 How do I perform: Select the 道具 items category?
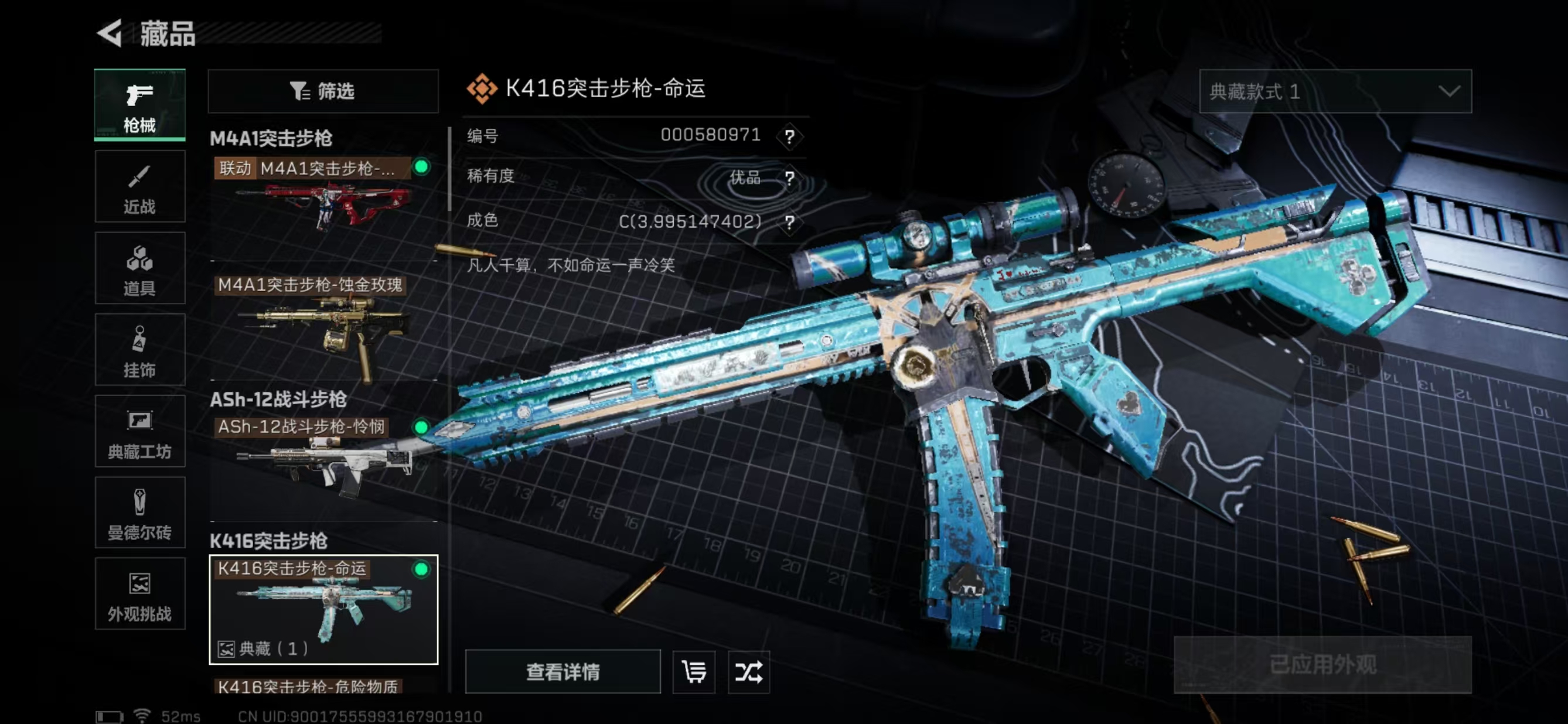coord(139,268)
